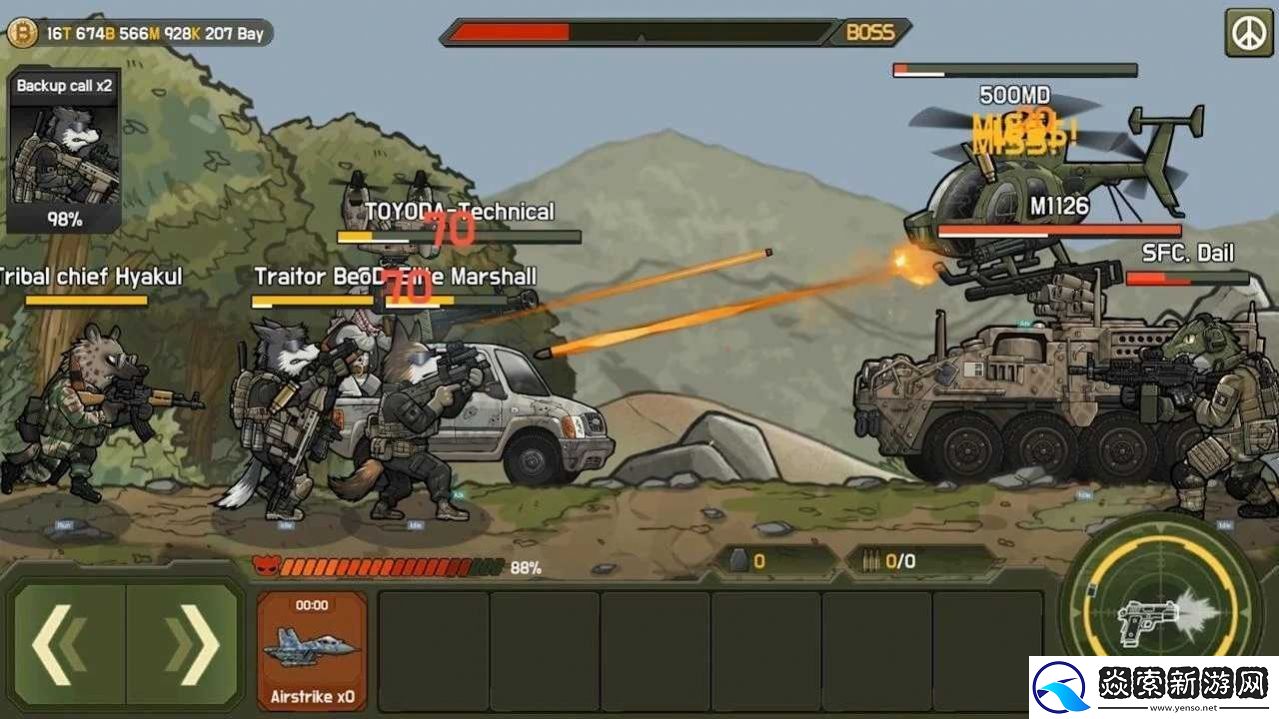Viewport: 1279px width, 719px height.
Task: Click the peace sign button
Action: pos(1248,33)
